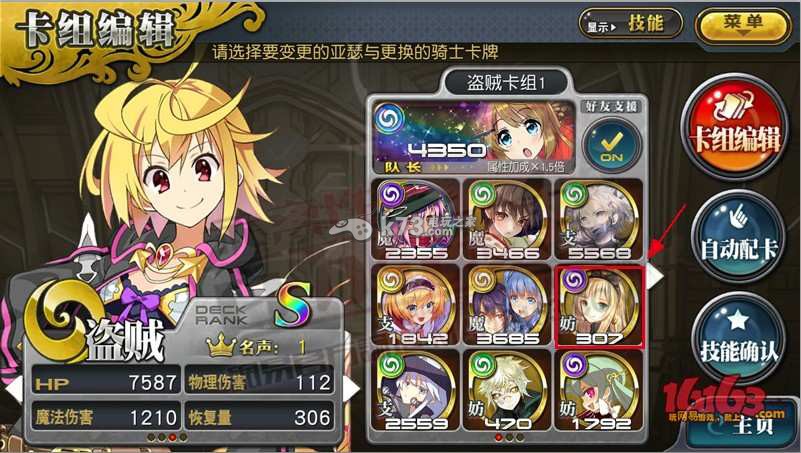Screen dimensions: 801x453
Task: Choose the knight card showing 1792
Action: point(597,391)
